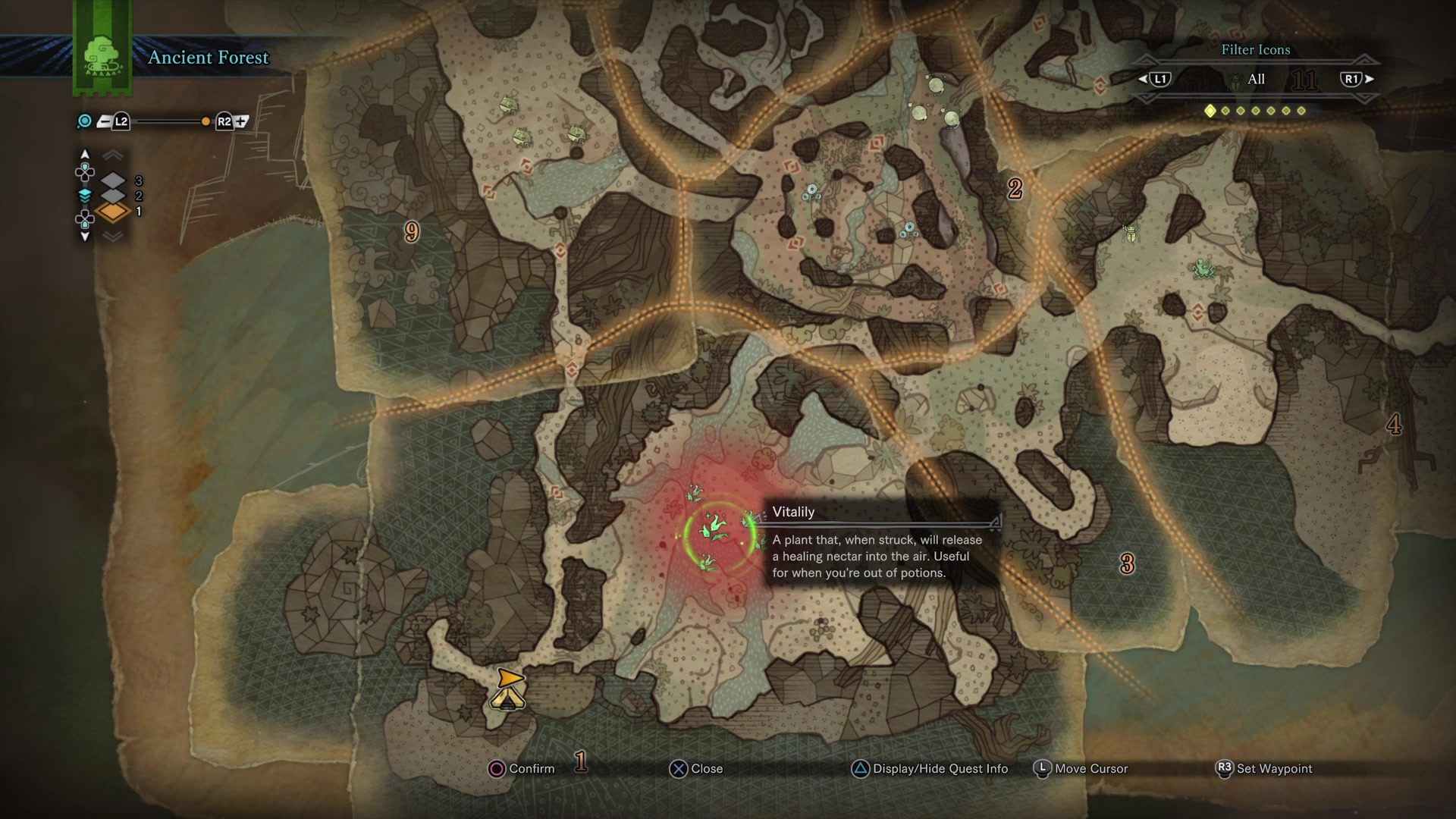This screenshot has width=1456, height=819.
Task: Select the "All" filter icons label
Action: 1256,79
